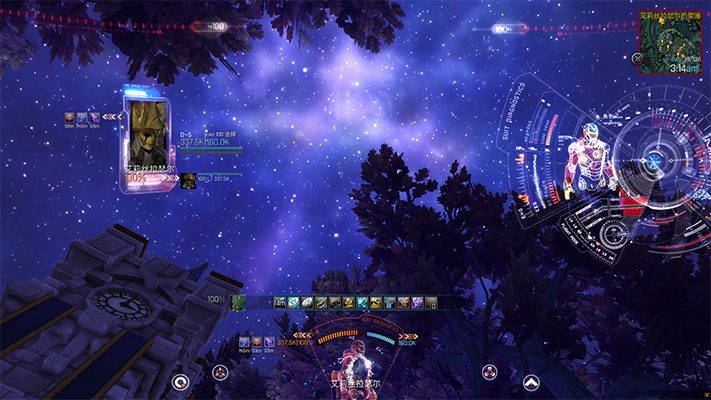Click the round crossed button beside the minimap
The width and height of the screenshot is (711, 400).
[638, 57]
